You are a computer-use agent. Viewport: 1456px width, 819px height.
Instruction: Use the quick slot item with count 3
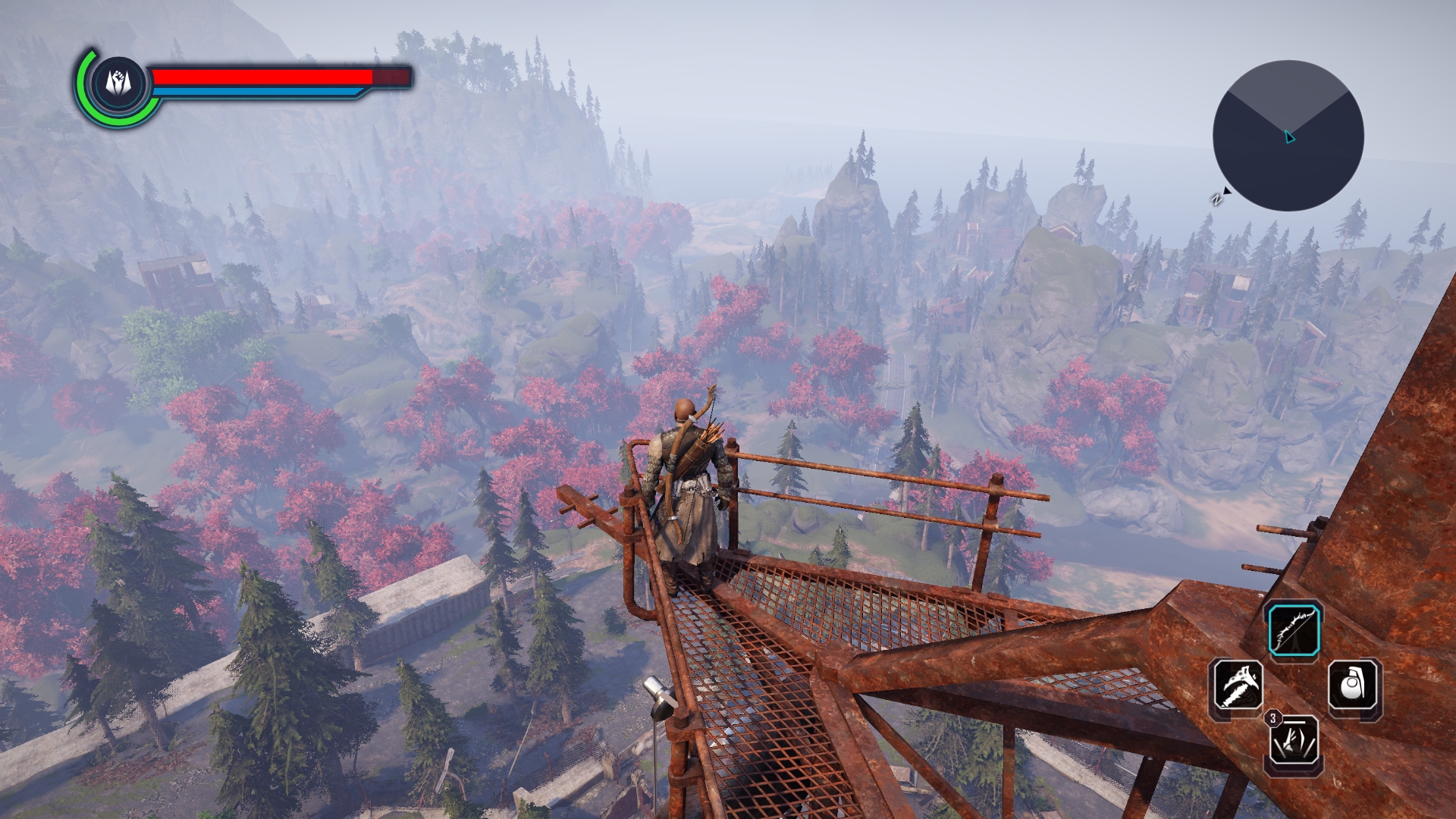click(x=1294, y=741)
